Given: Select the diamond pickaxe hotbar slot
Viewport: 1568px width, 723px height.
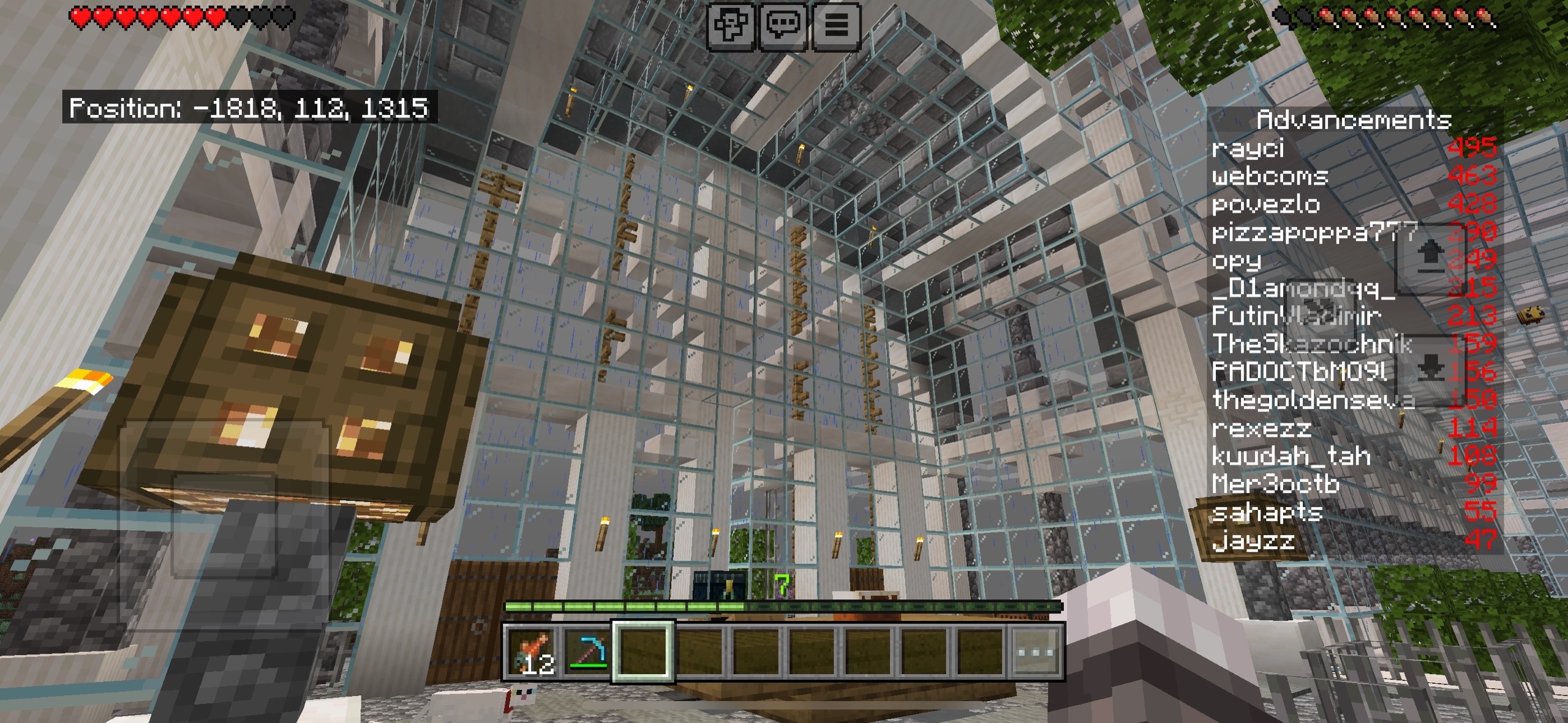Looking at the screenshot, I should [x=587, y=652].
